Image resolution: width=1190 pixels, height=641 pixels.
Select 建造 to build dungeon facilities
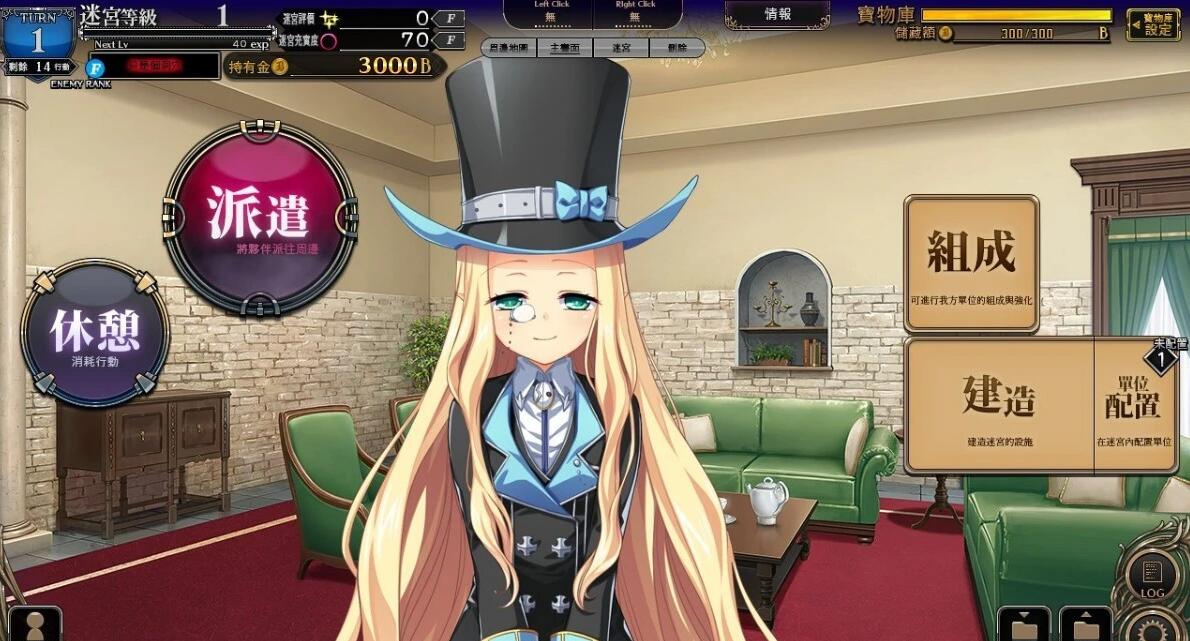pyautogui.click(x=999, y=403)
